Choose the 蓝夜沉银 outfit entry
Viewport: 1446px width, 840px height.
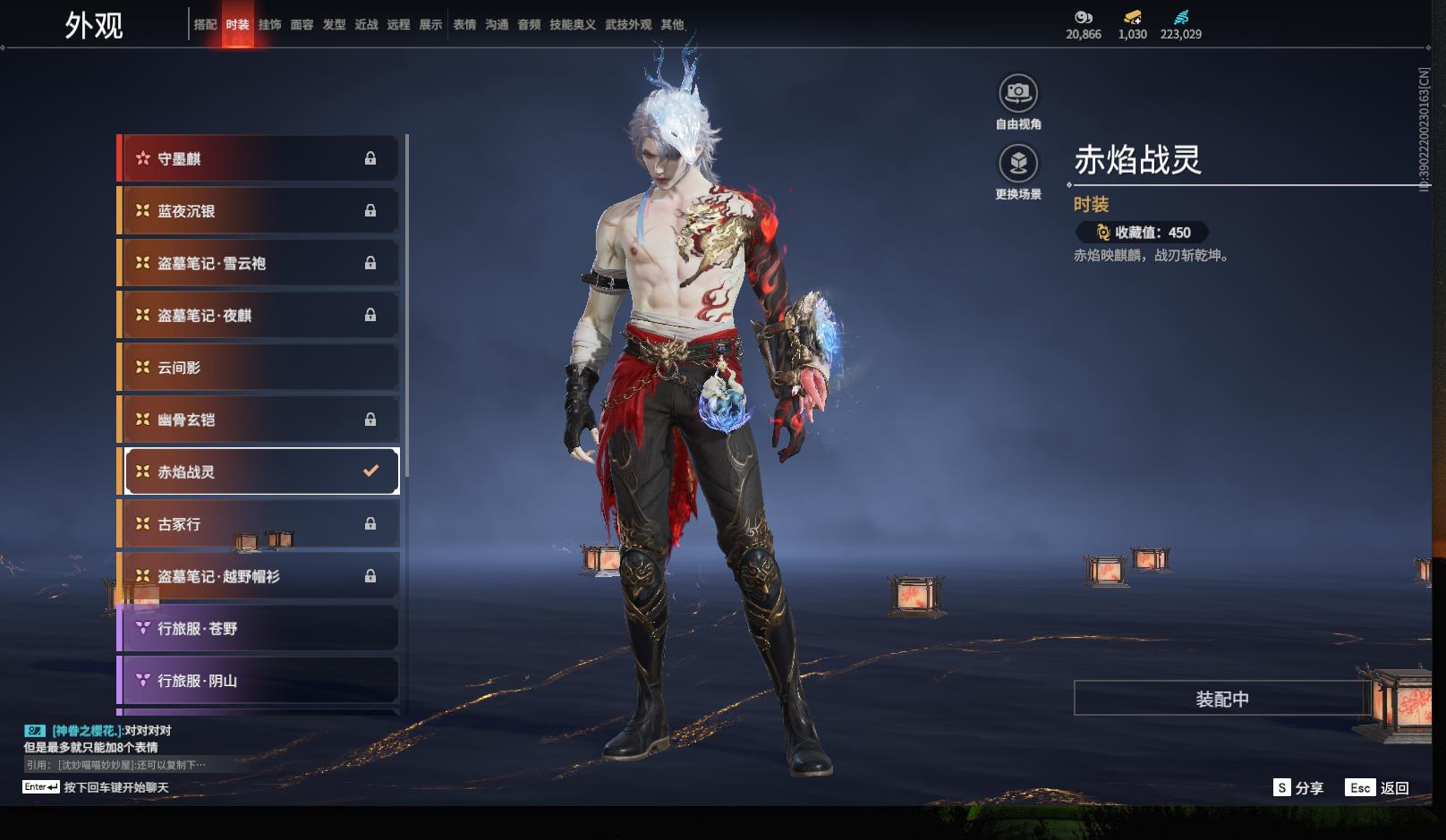point(259,211)
